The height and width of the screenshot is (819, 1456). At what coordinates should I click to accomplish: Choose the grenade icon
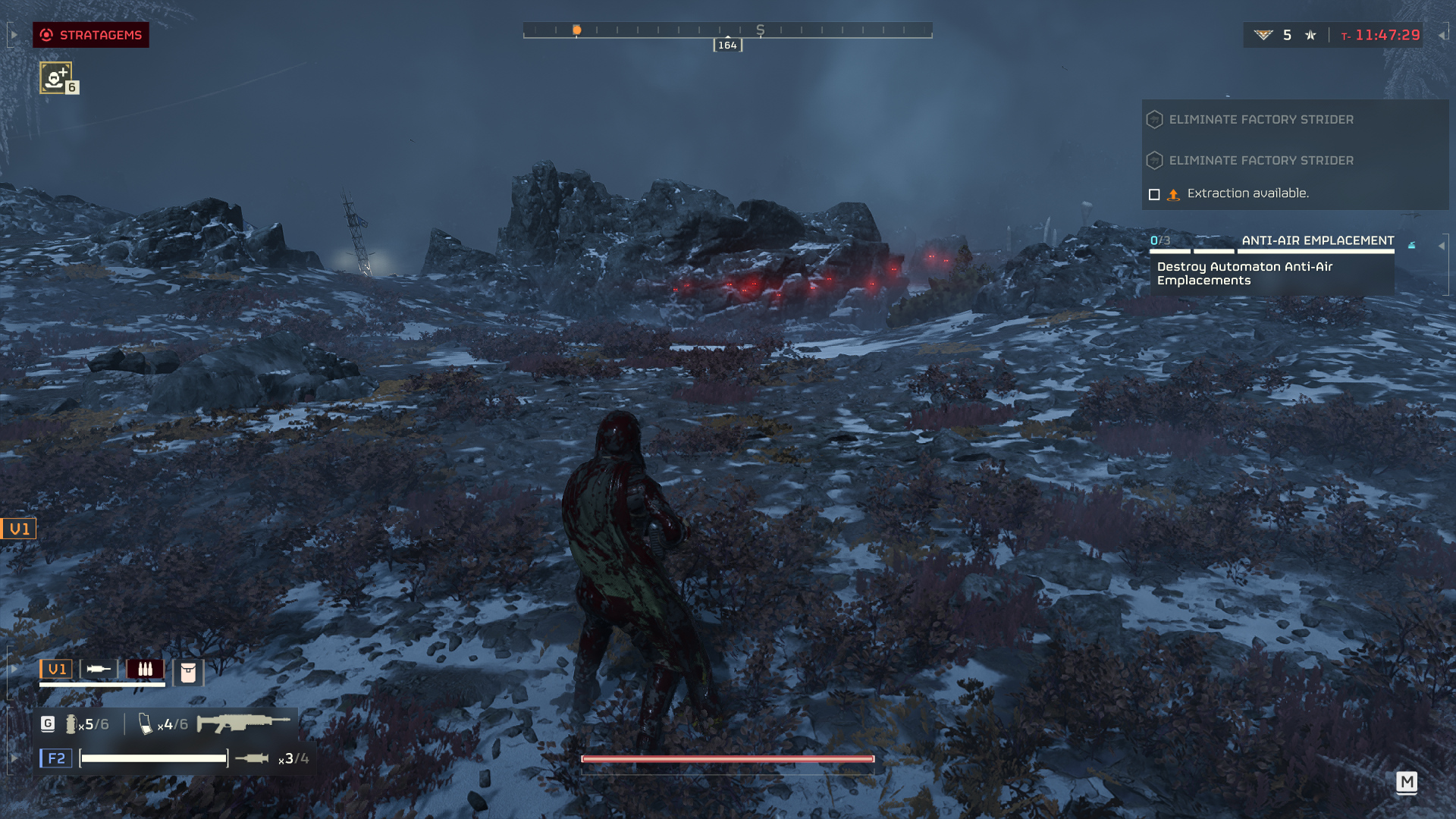(x=71, y=724)
